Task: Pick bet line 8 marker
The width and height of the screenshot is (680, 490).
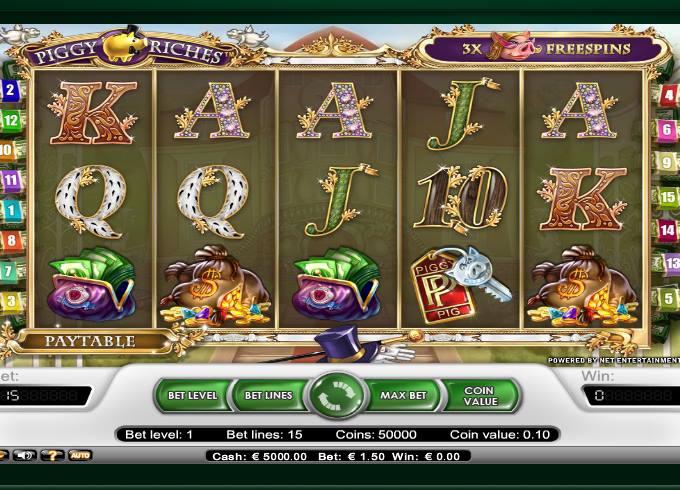Action: (12, 241)
